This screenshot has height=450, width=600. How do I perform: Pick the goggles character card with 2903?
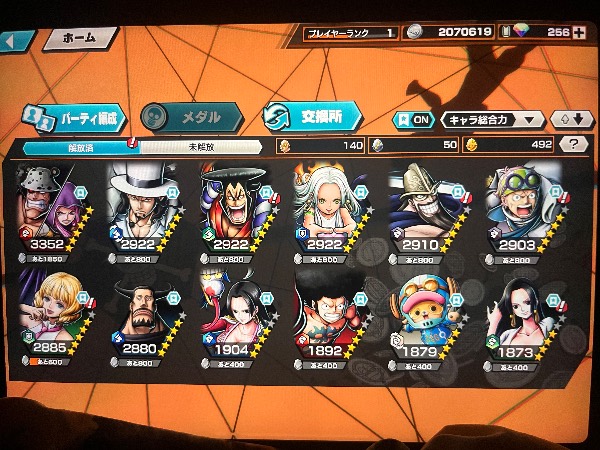pyautogui.click(x=516, y=212)
